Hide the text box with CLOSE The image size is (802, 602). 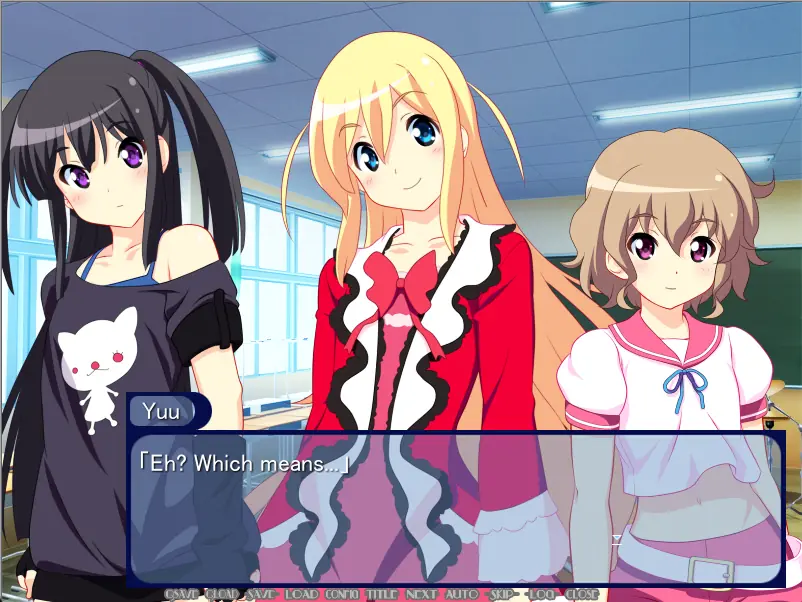(x=581, y=594)
